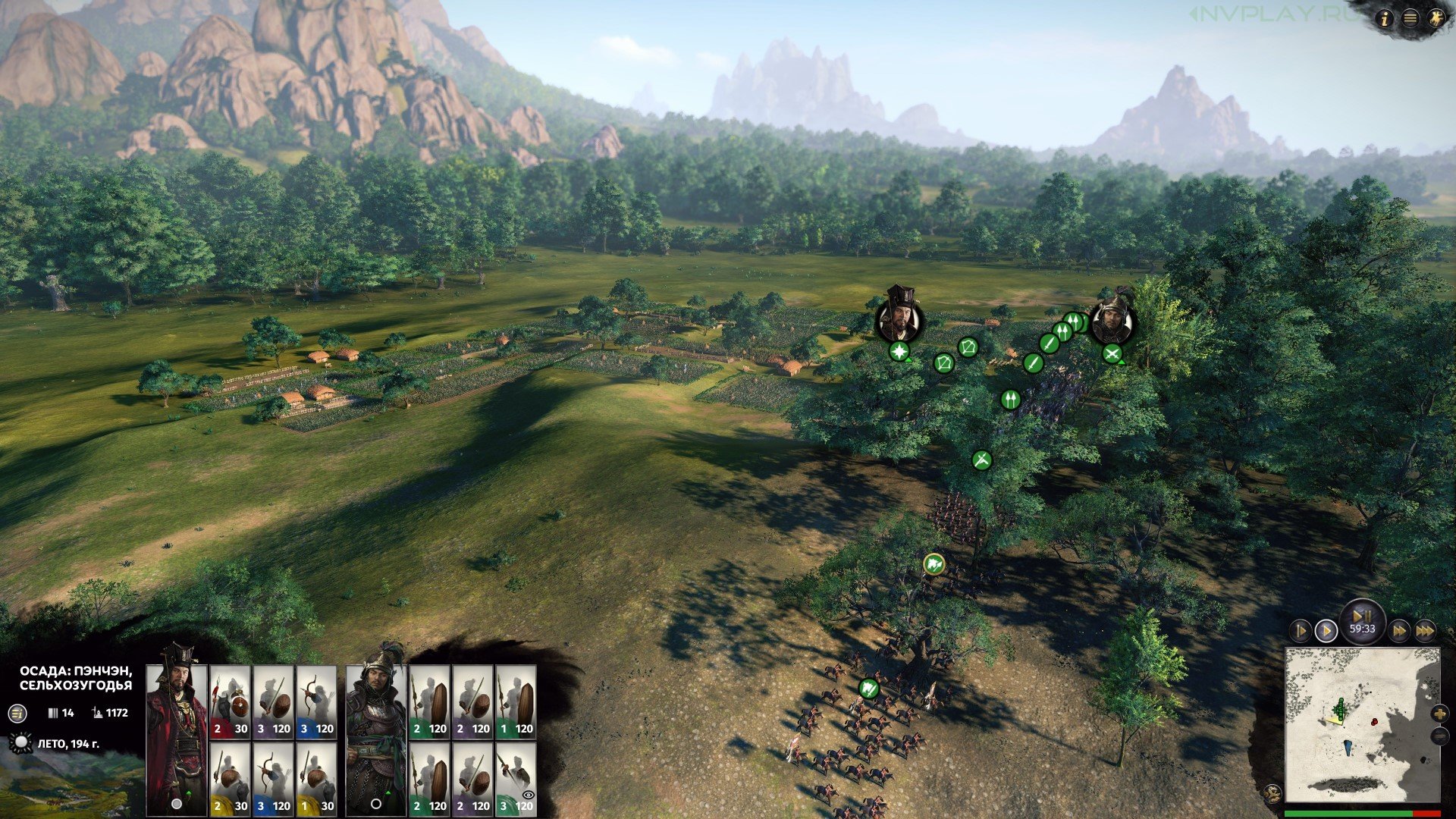Image resolution: width=1456 pixels, height=819 pixels.
Task: Open the three-line game menu button
Action: coord(1410,19)
